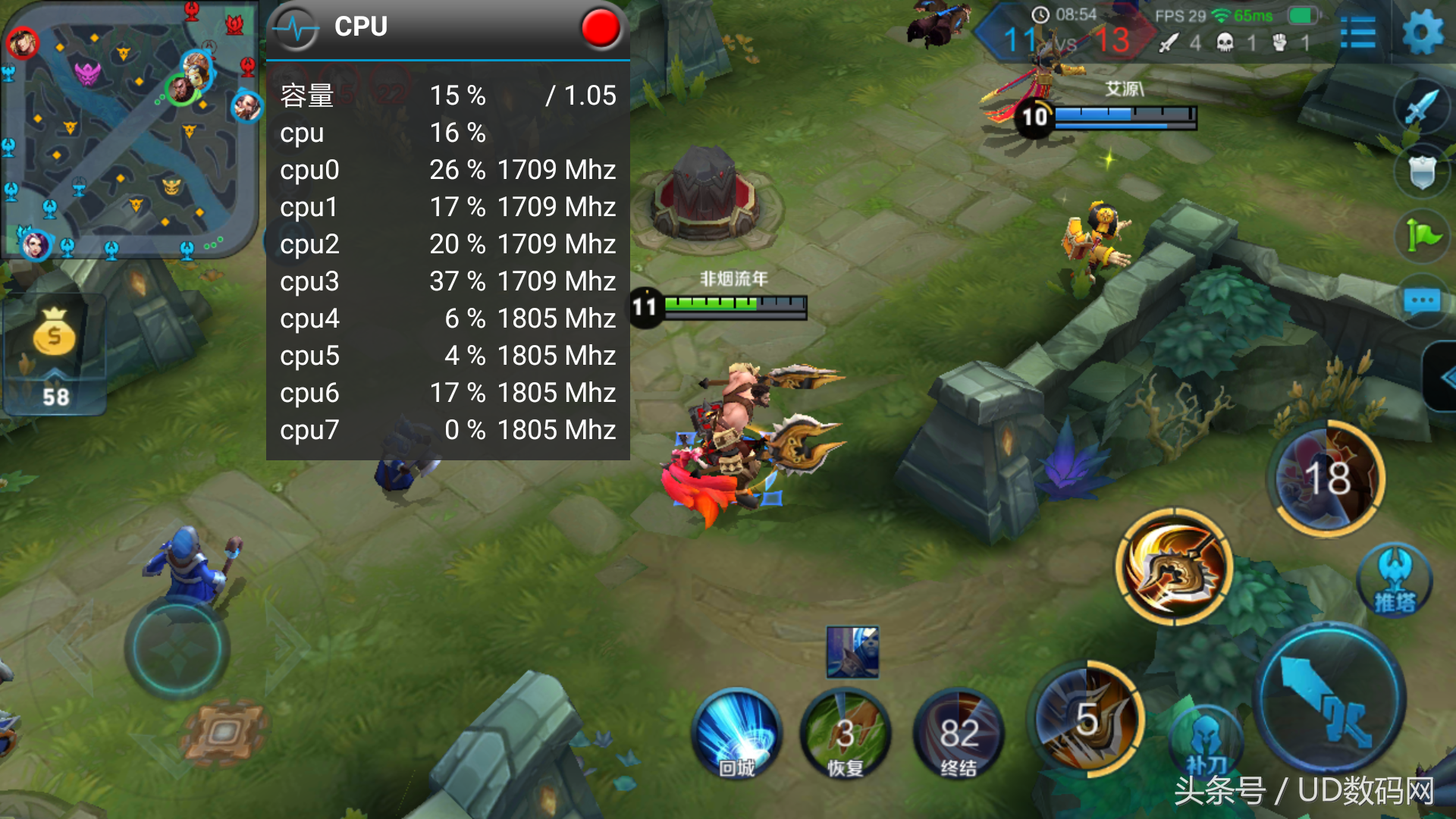Tap the 推塔 push tower button
This screenshot has height=819, width=1456.
click(1395, 581)
